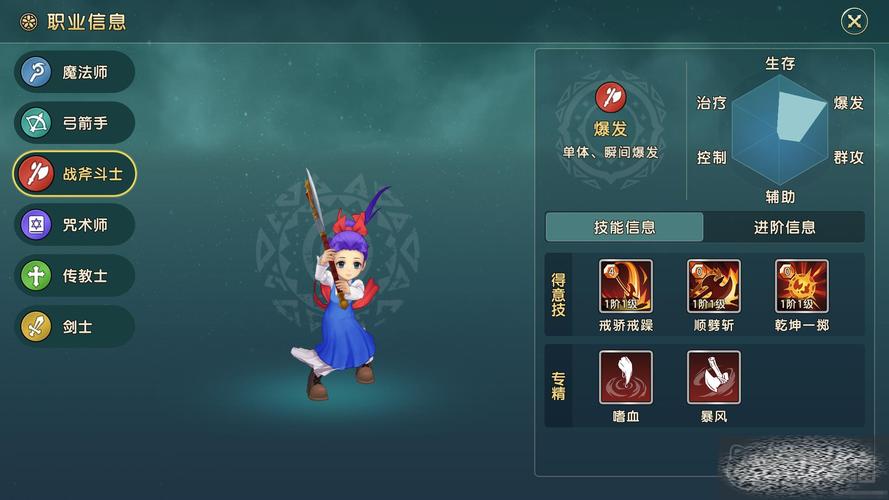Pick the 咒术师 class

coord(74,225)
